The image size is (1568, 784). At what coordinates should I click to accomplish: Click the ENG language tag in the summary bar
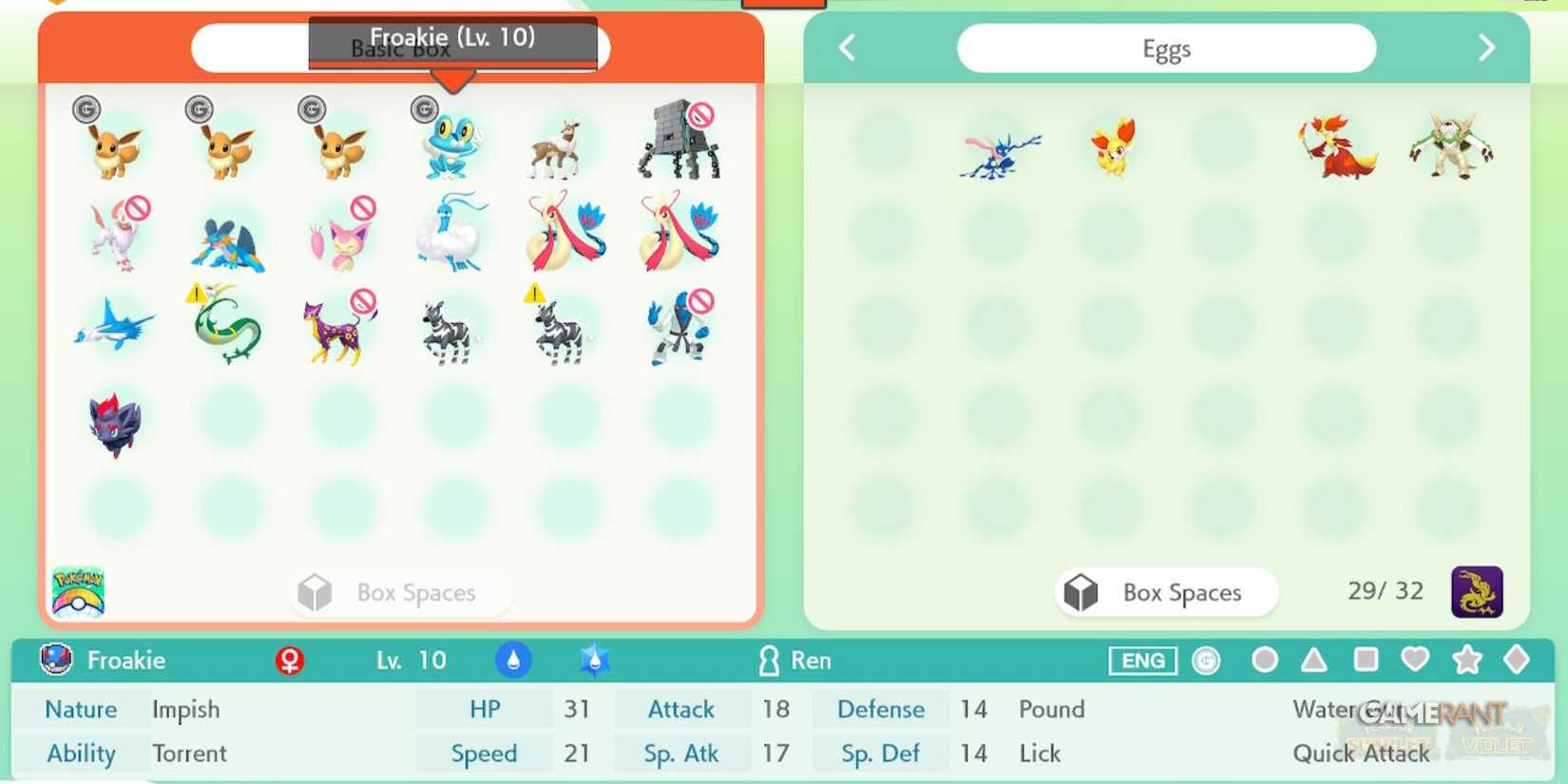click(x=1143, y=660)
